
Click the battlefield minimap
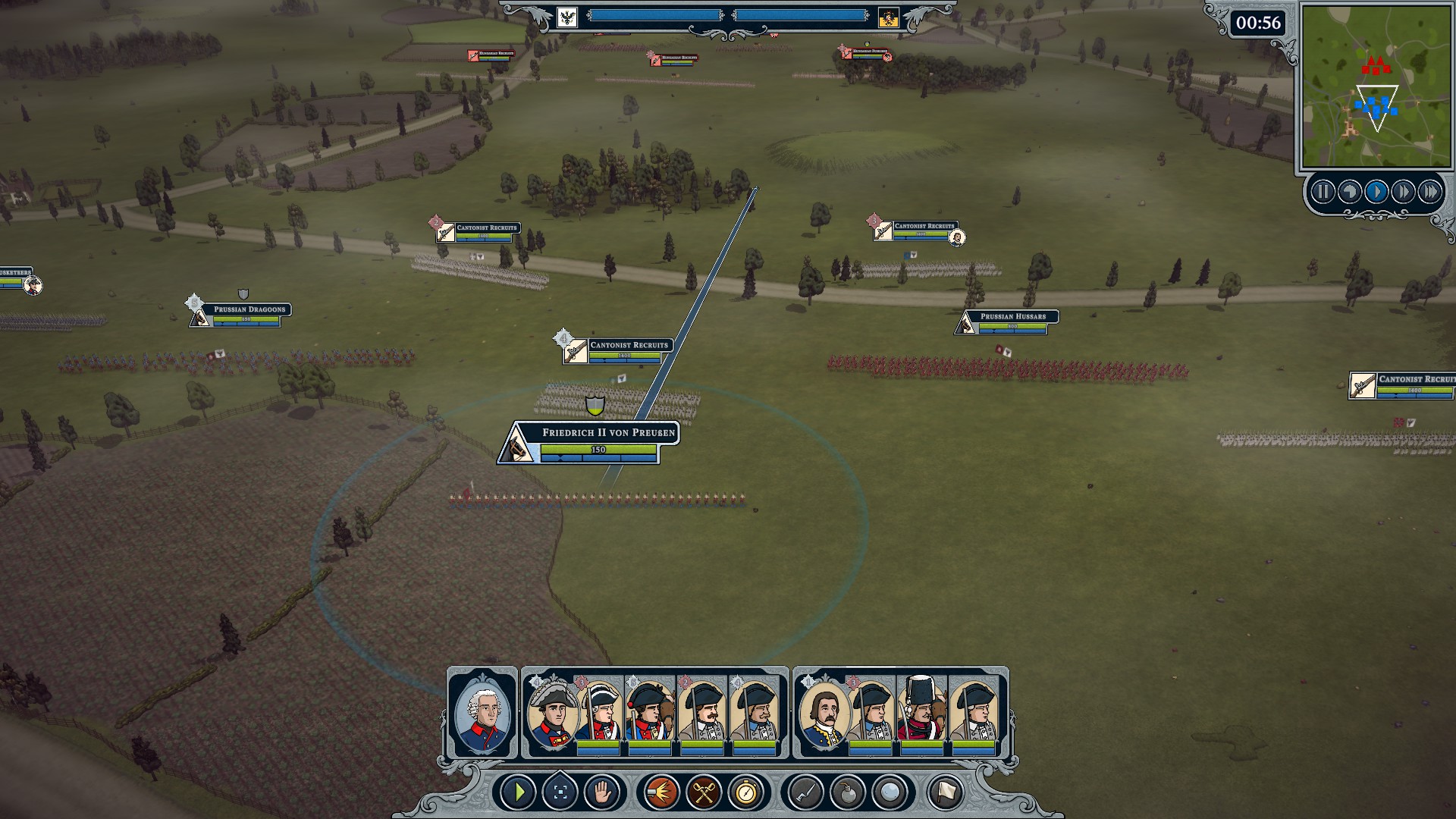tap(1375, 86)
